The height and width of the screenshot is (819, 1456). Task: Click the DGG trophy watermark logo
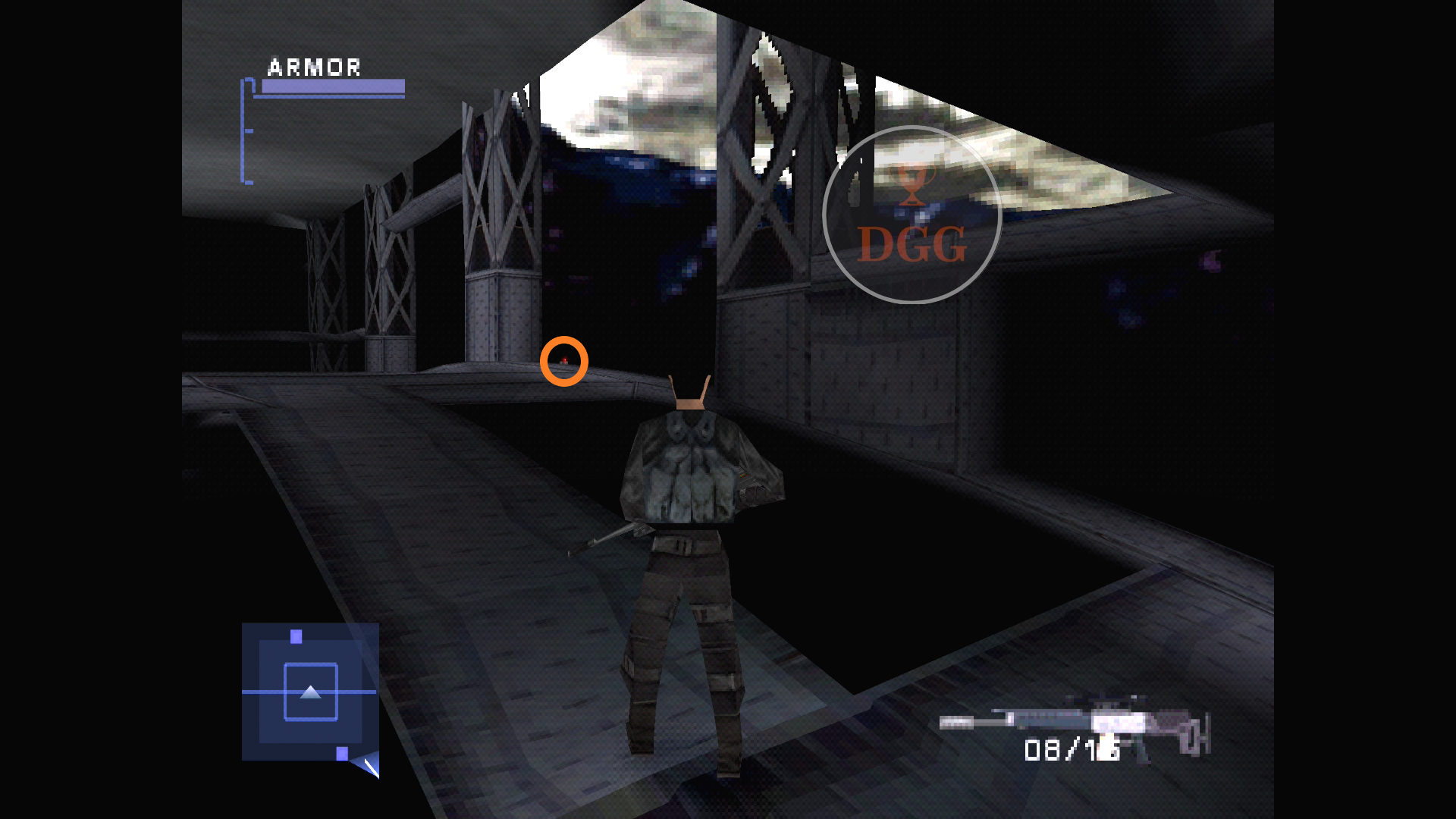pyautogui.click(x=912, y=215)
